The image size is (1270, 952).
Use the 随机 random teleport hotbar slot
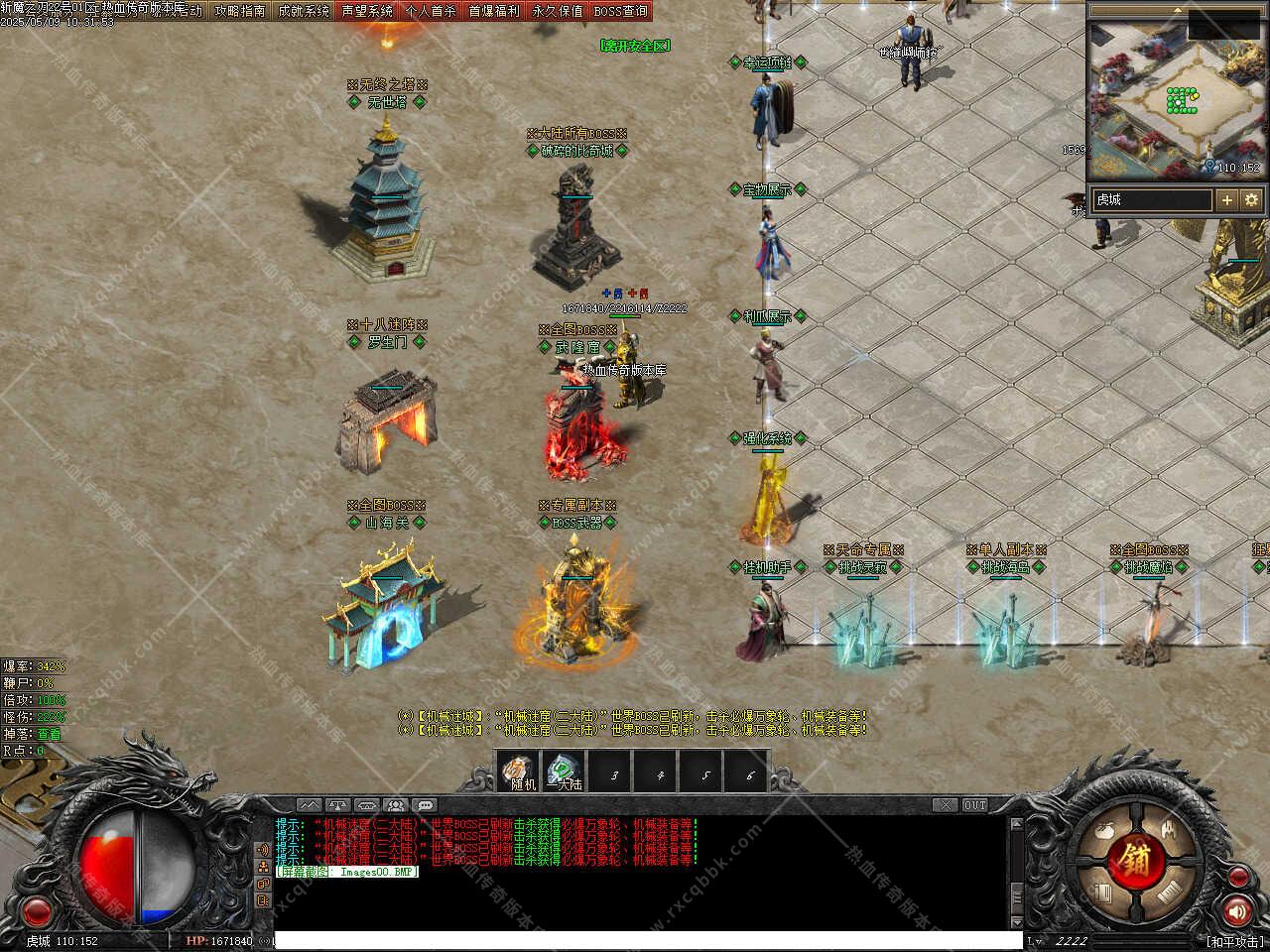coord(519,773)
